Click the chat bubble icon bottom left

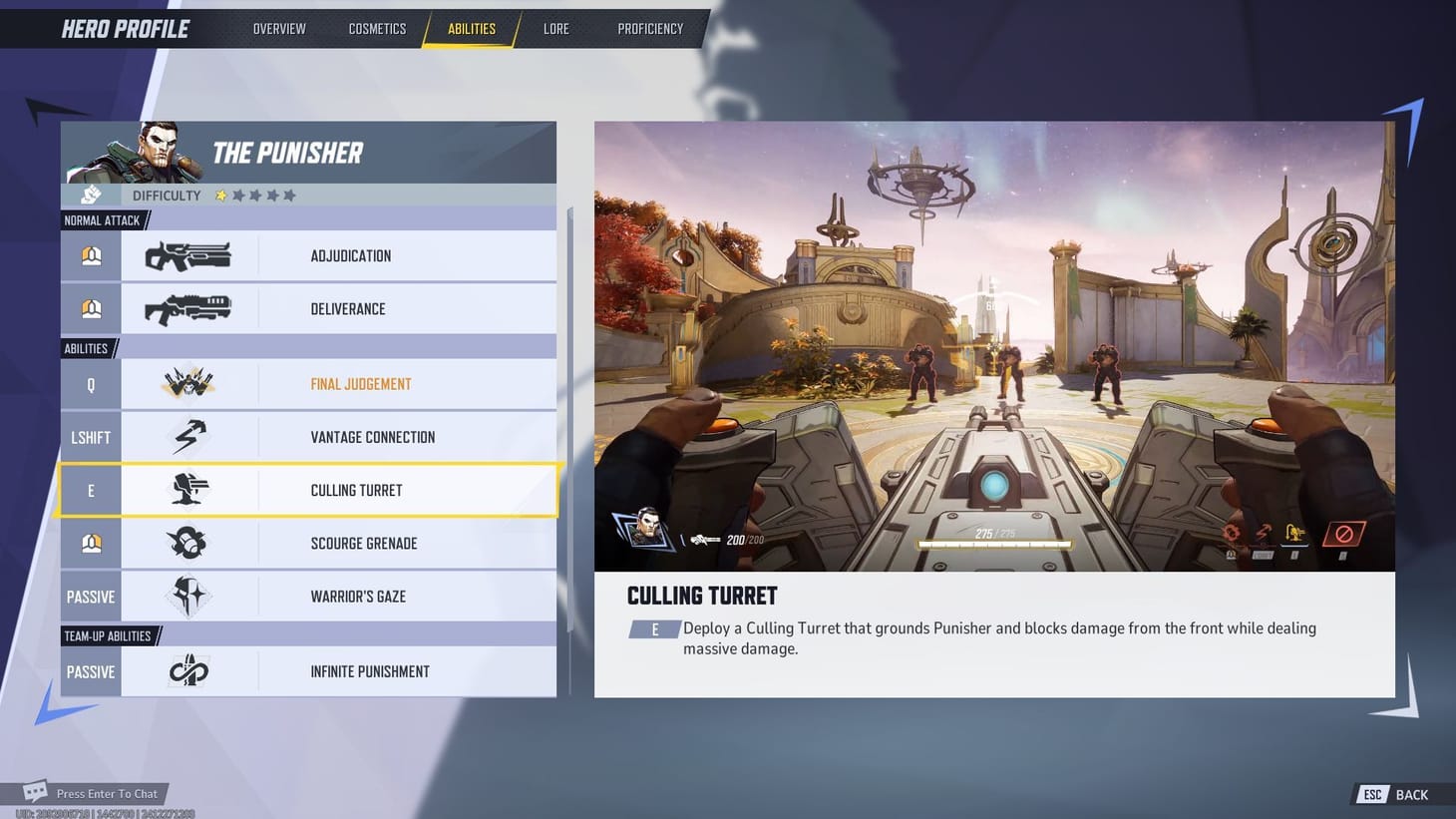[36, 790]
